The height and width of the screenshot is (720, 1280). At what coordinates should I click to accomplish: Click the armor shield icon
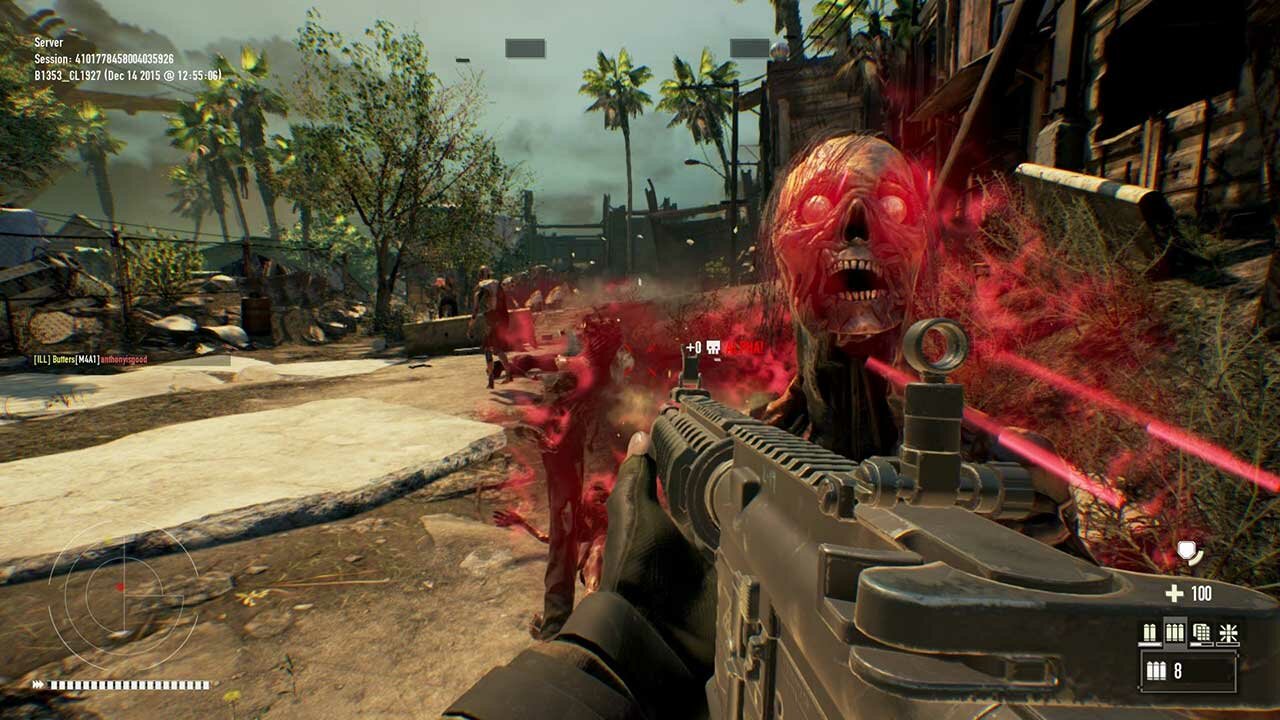(x=1189, y=551)
